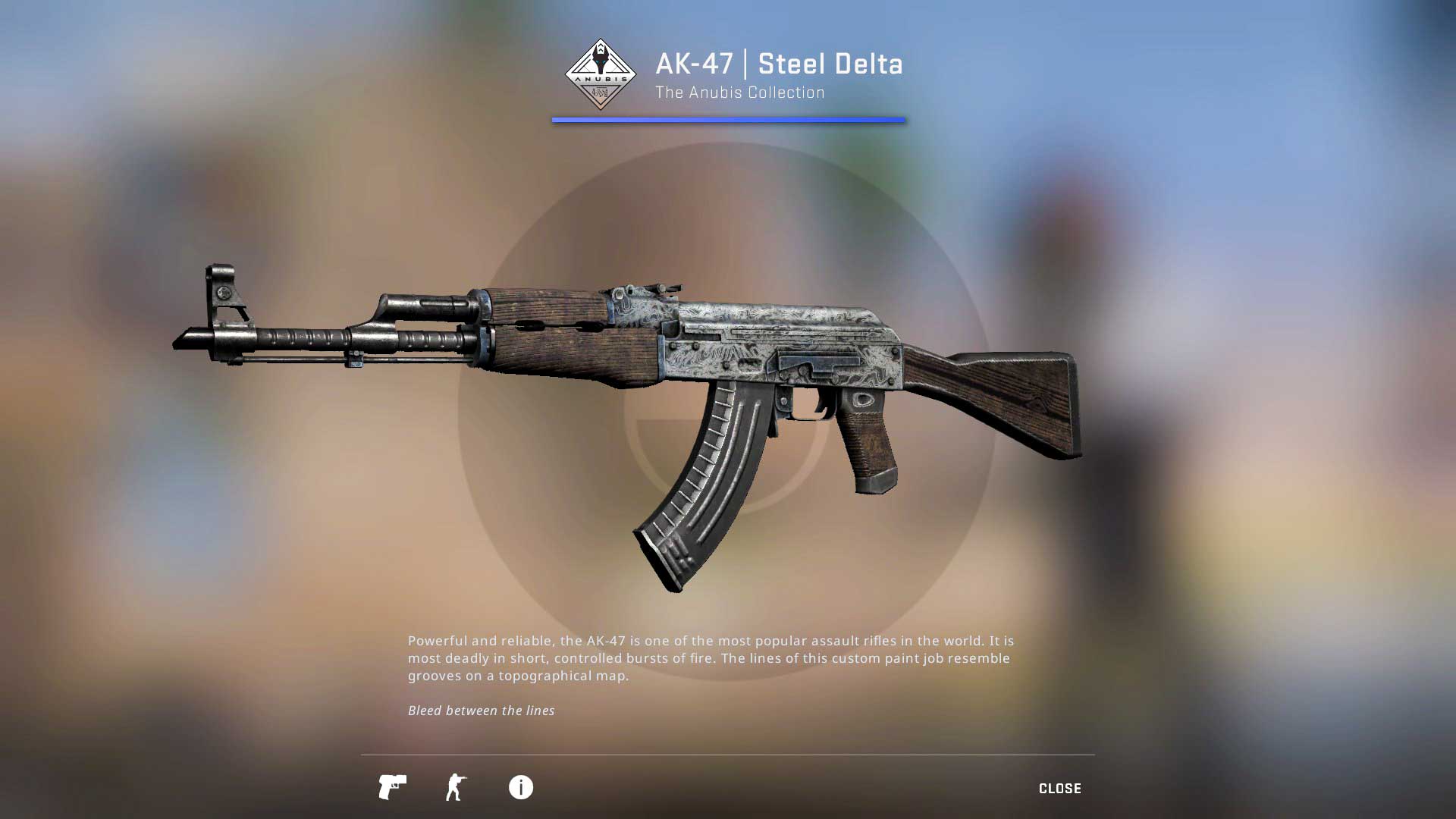
Task: Show the weapon on the character model
Action: [456, 787]
